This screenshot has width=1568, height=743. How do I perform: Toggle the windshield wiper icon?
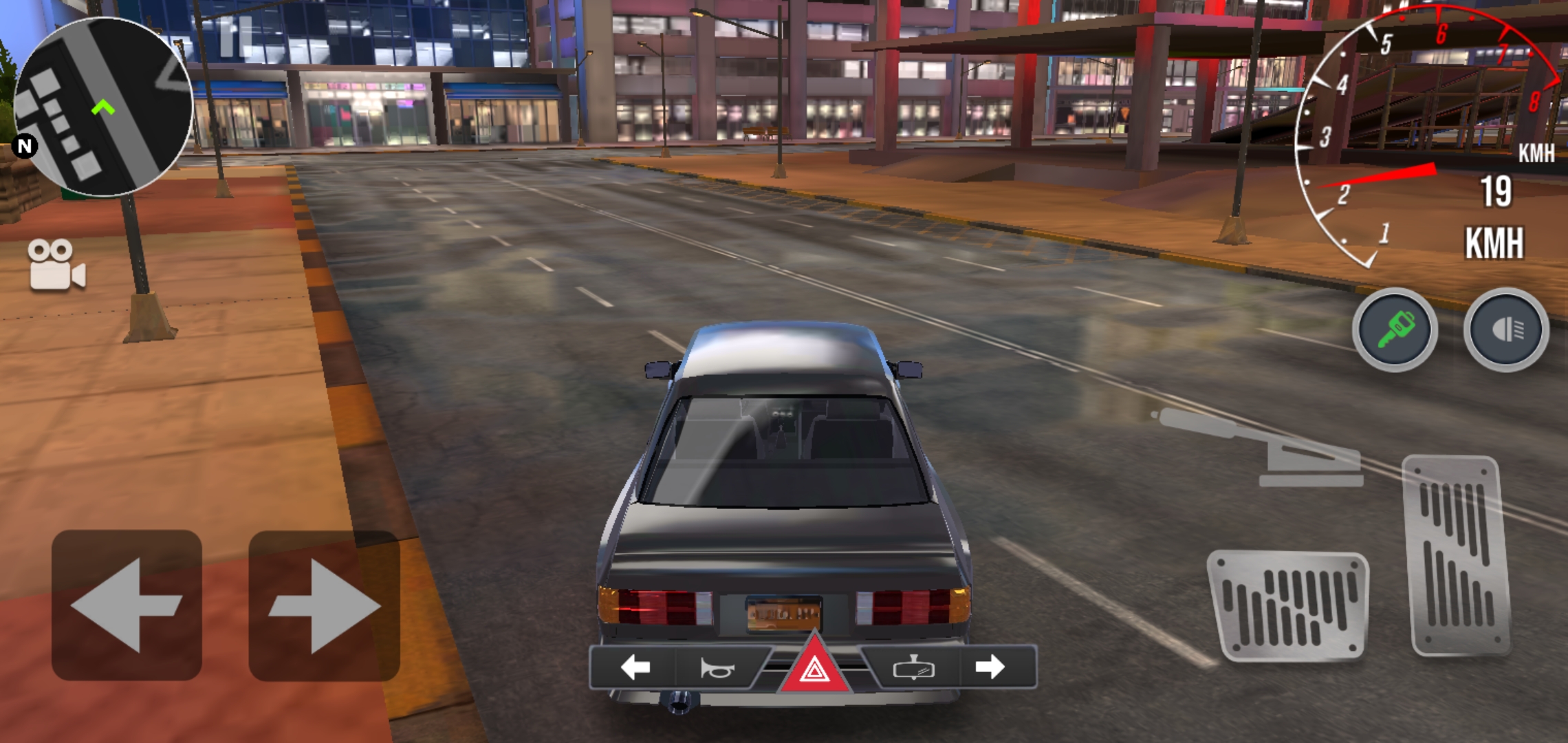point(913,667)
